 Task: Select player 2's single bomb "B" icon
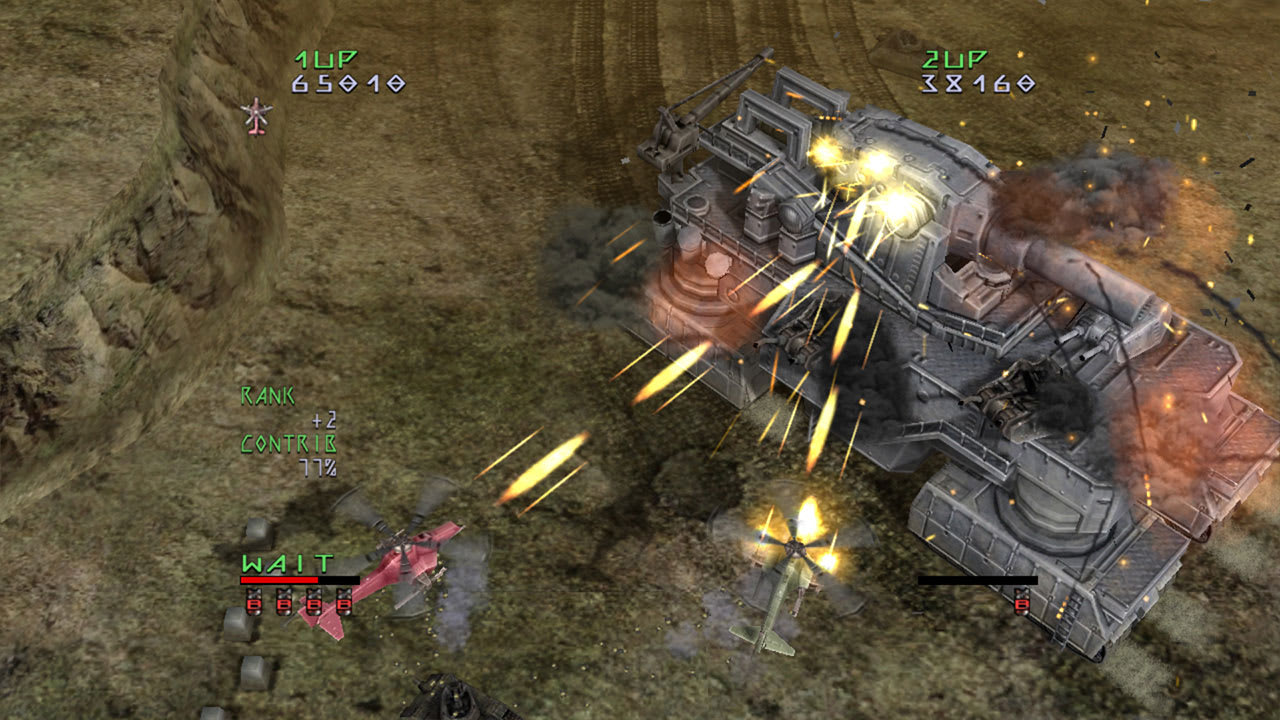click(x=1022, y=604)
